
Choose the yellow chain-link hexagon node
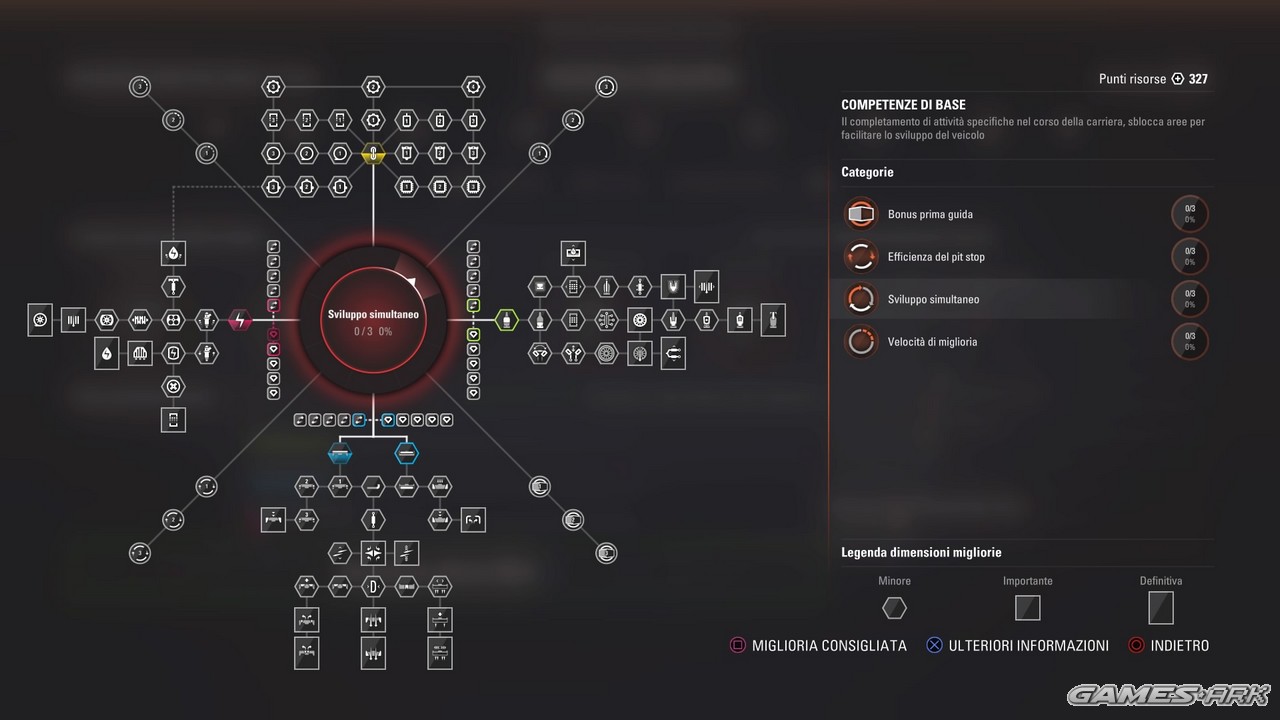pos(373,154)
